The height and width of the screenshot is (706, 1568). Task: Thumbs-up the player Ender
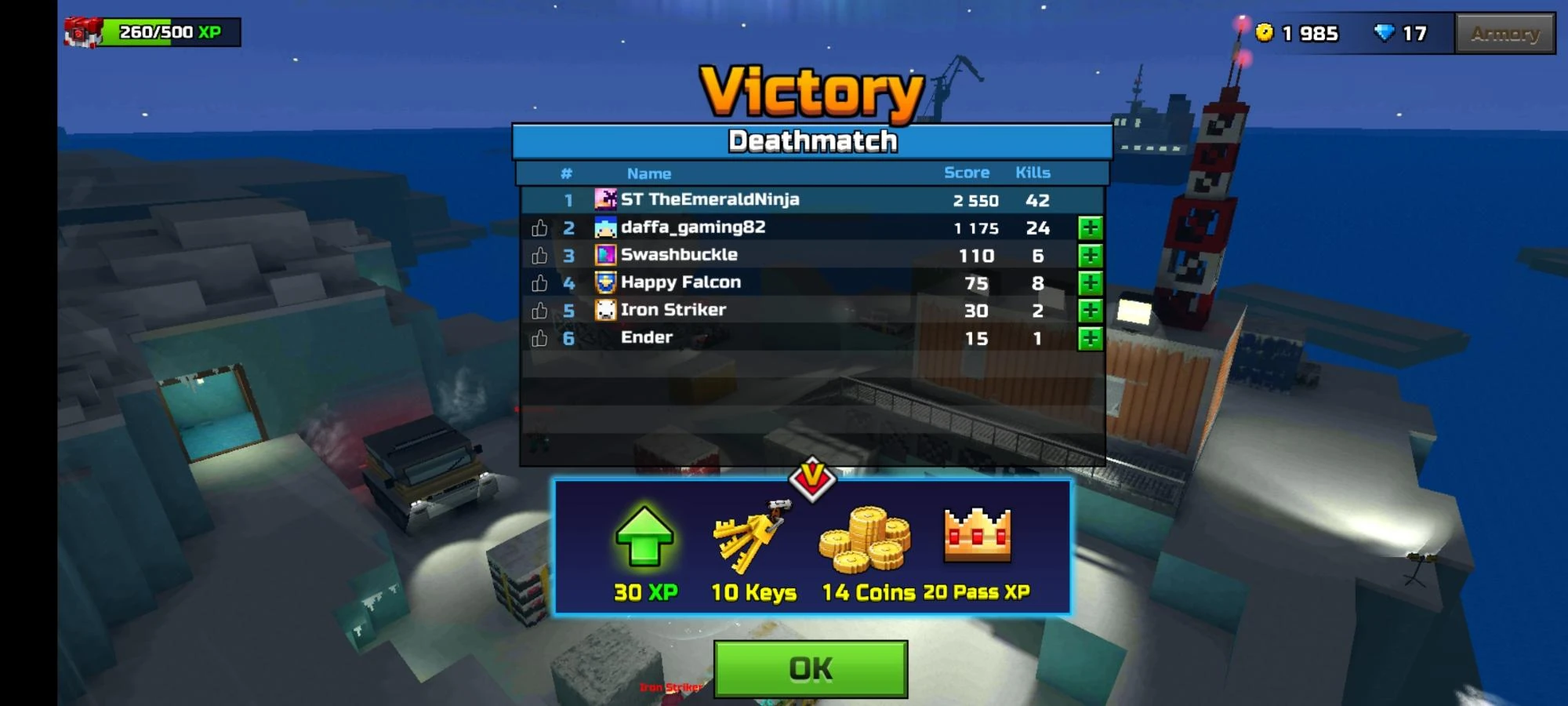(x=539, y=337)
